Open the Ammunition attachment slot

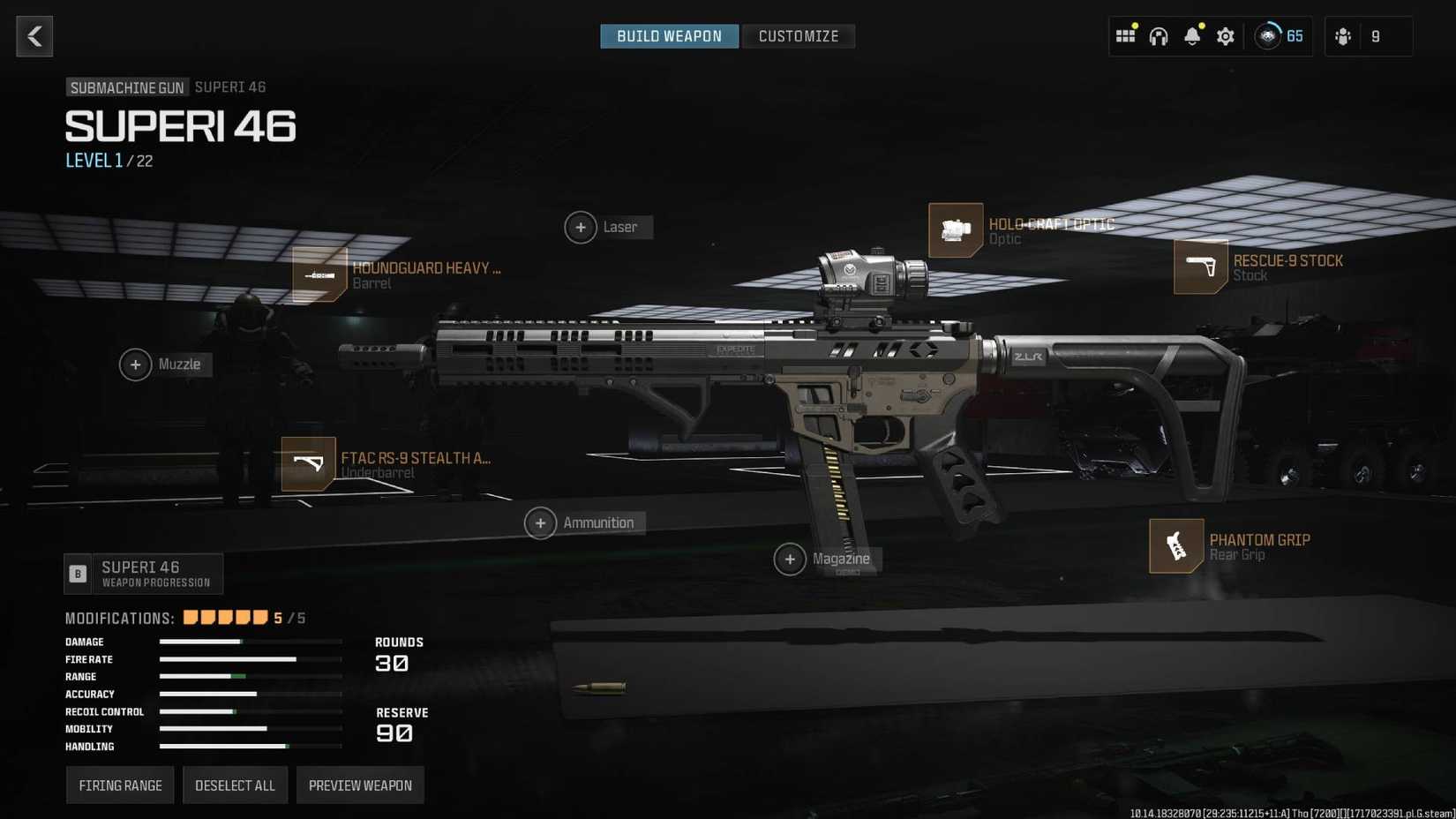pyautogui.click(x=540, y=522)
